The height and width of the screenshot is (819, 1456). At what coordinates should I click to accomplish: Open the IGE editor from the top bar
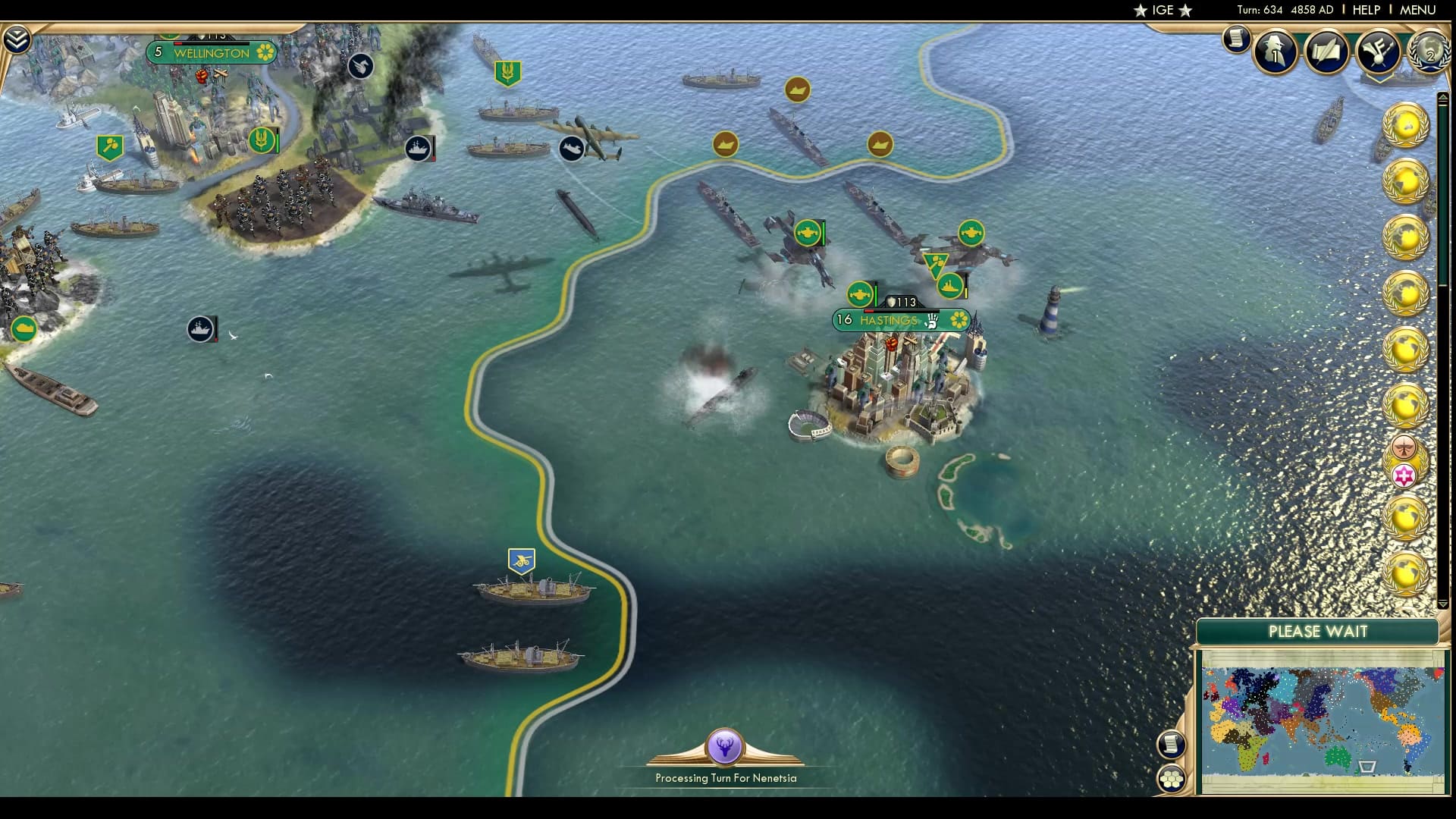tap(1164, 11)
